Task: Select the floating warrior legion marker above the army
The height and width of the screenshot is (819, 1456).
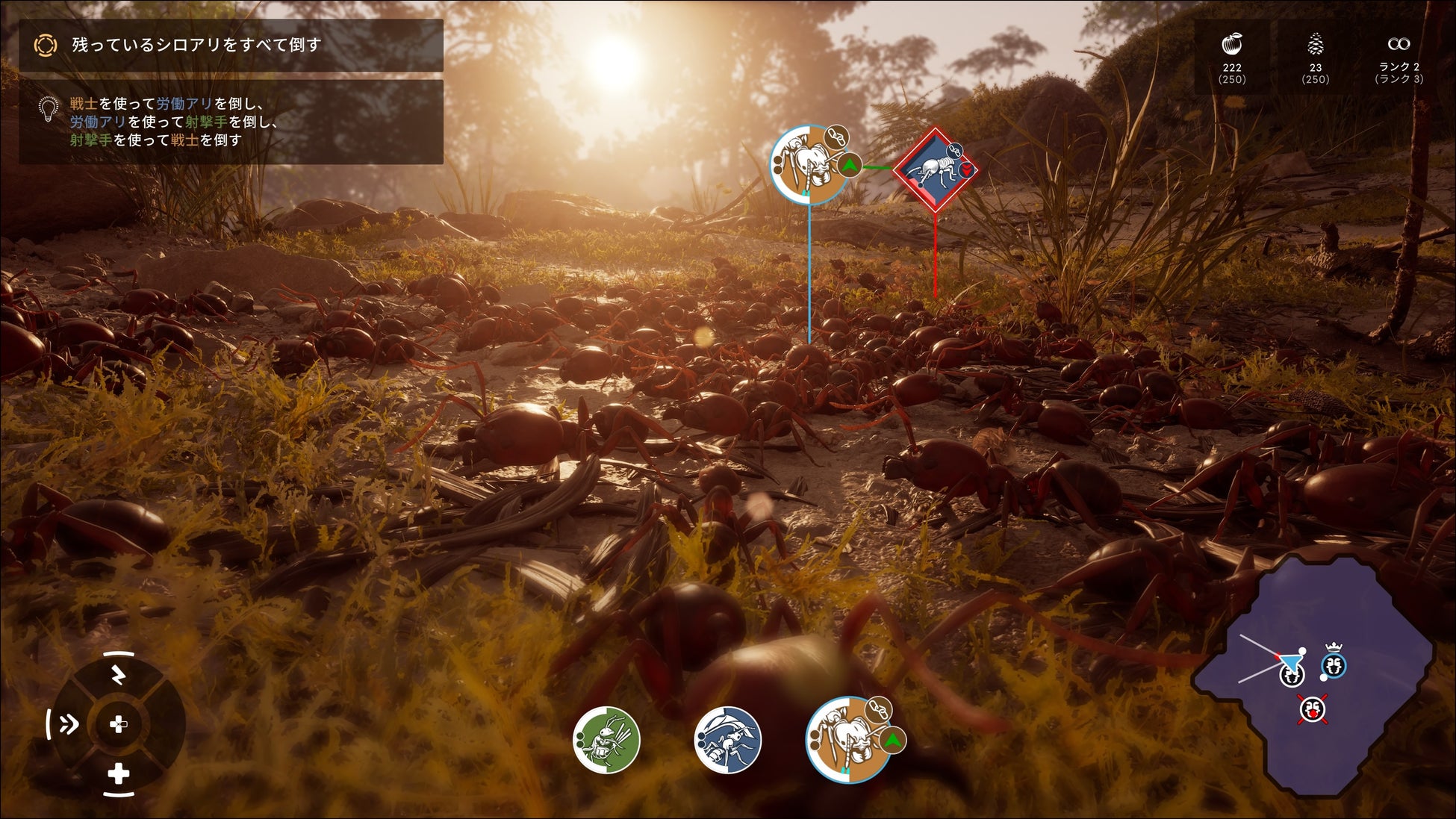Action: tap(809, 164)
